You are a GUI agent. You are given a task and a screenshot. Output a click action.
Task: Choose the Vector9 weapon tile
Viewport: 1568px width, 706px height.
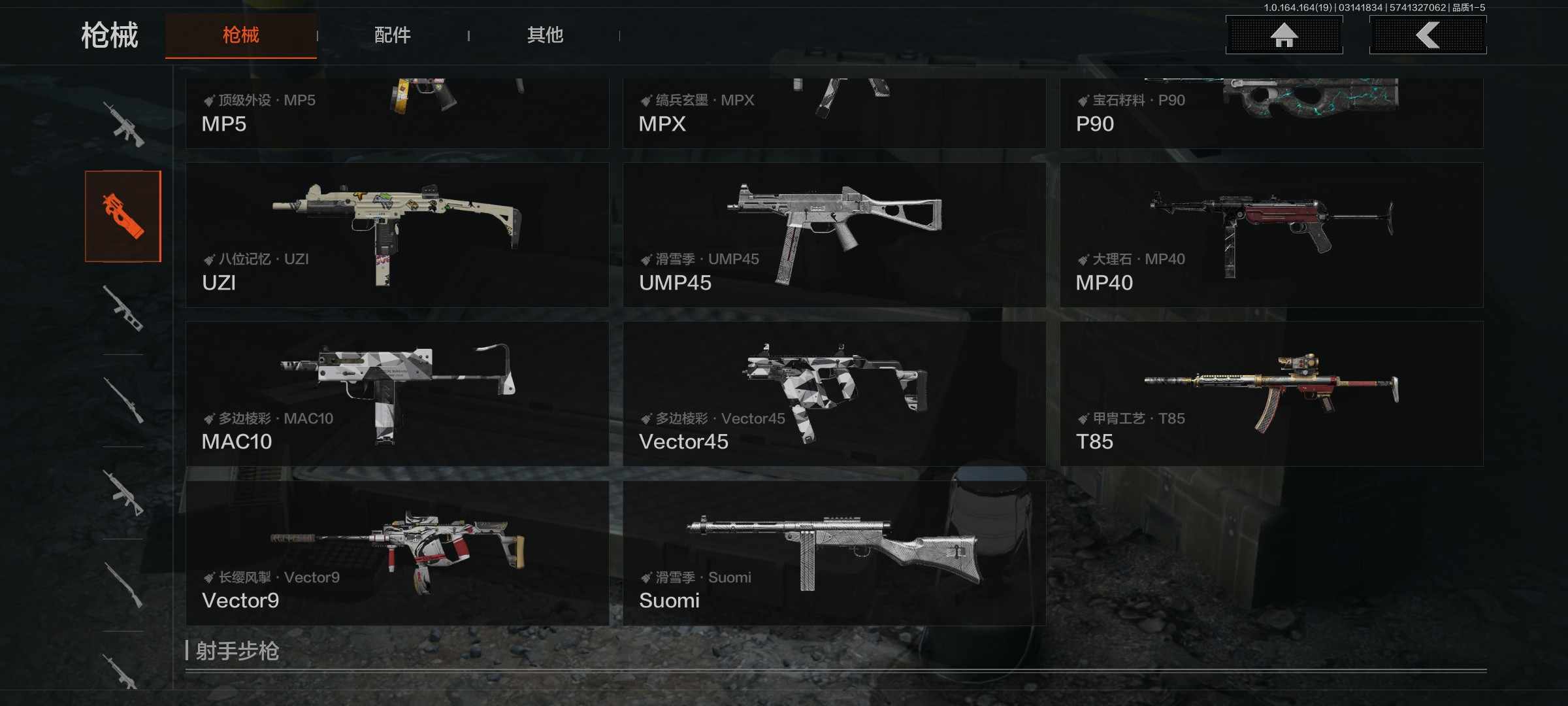pos(397,553)
